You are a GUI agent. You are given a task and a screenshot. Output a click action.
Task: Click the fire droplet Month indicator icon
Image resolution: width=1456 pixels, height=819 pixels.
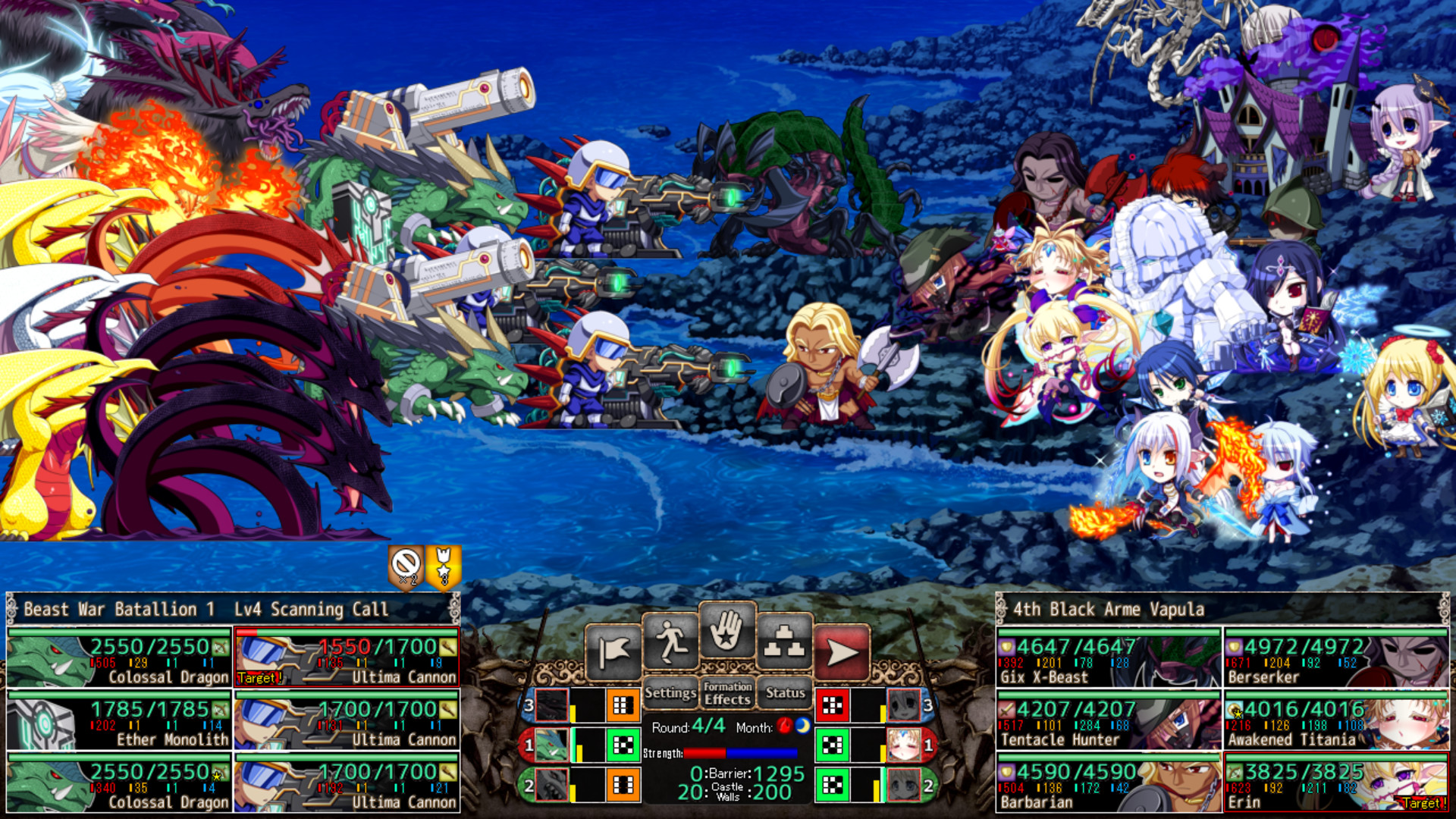(x=785, y=726)
